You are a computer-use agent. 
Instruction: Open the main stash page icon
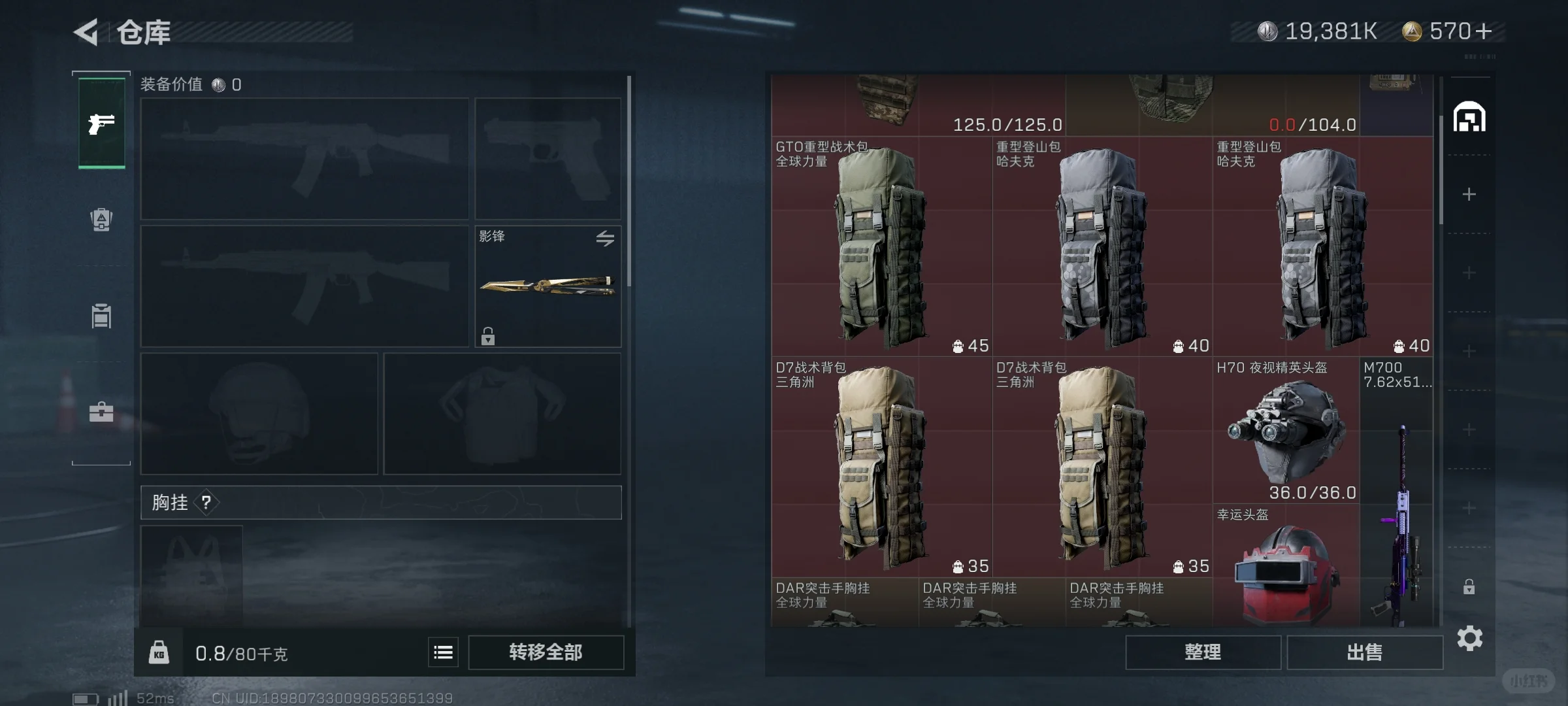[1469, 117]
